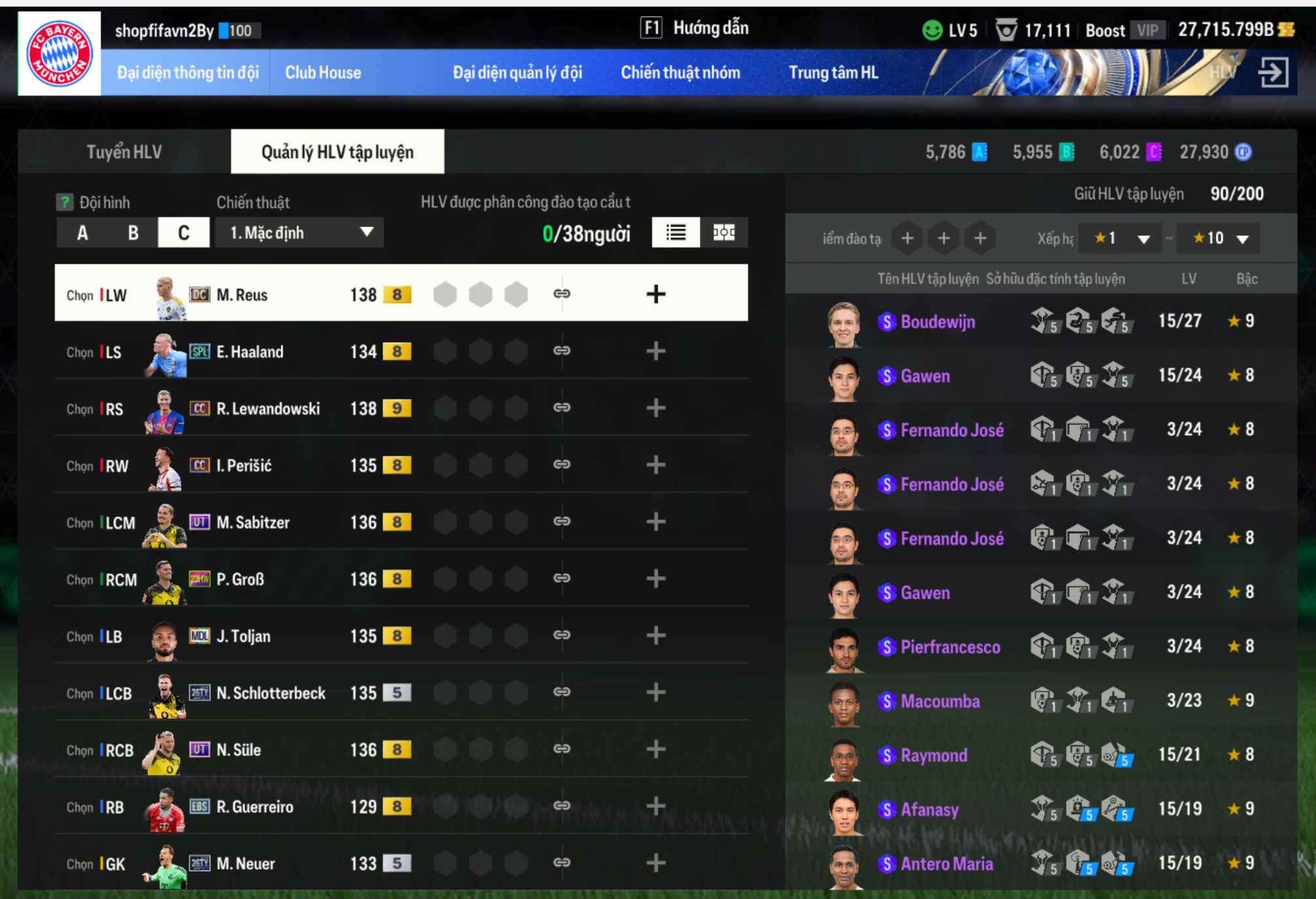Switch to the list view layout
This screenshot has height=899, width=1316.
(676, 233)
